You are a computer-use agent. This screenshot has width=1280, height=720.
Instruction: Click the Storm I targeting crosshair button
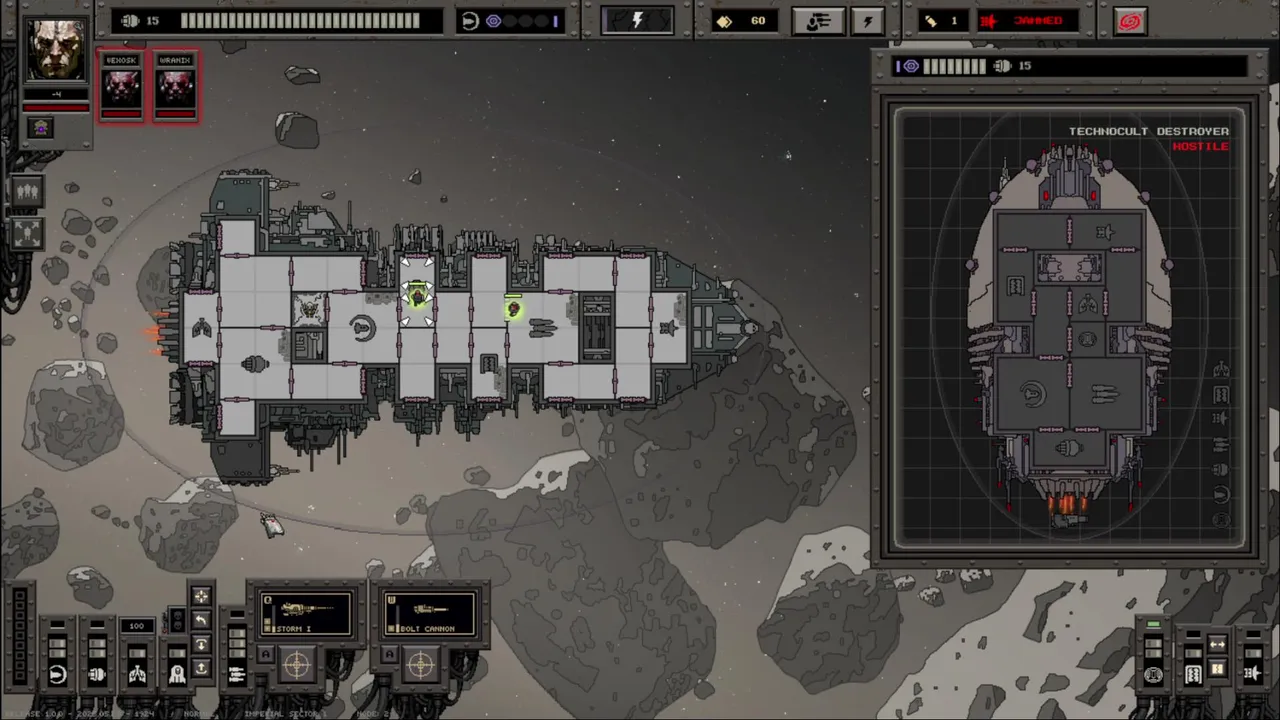(x=296, y=663)
